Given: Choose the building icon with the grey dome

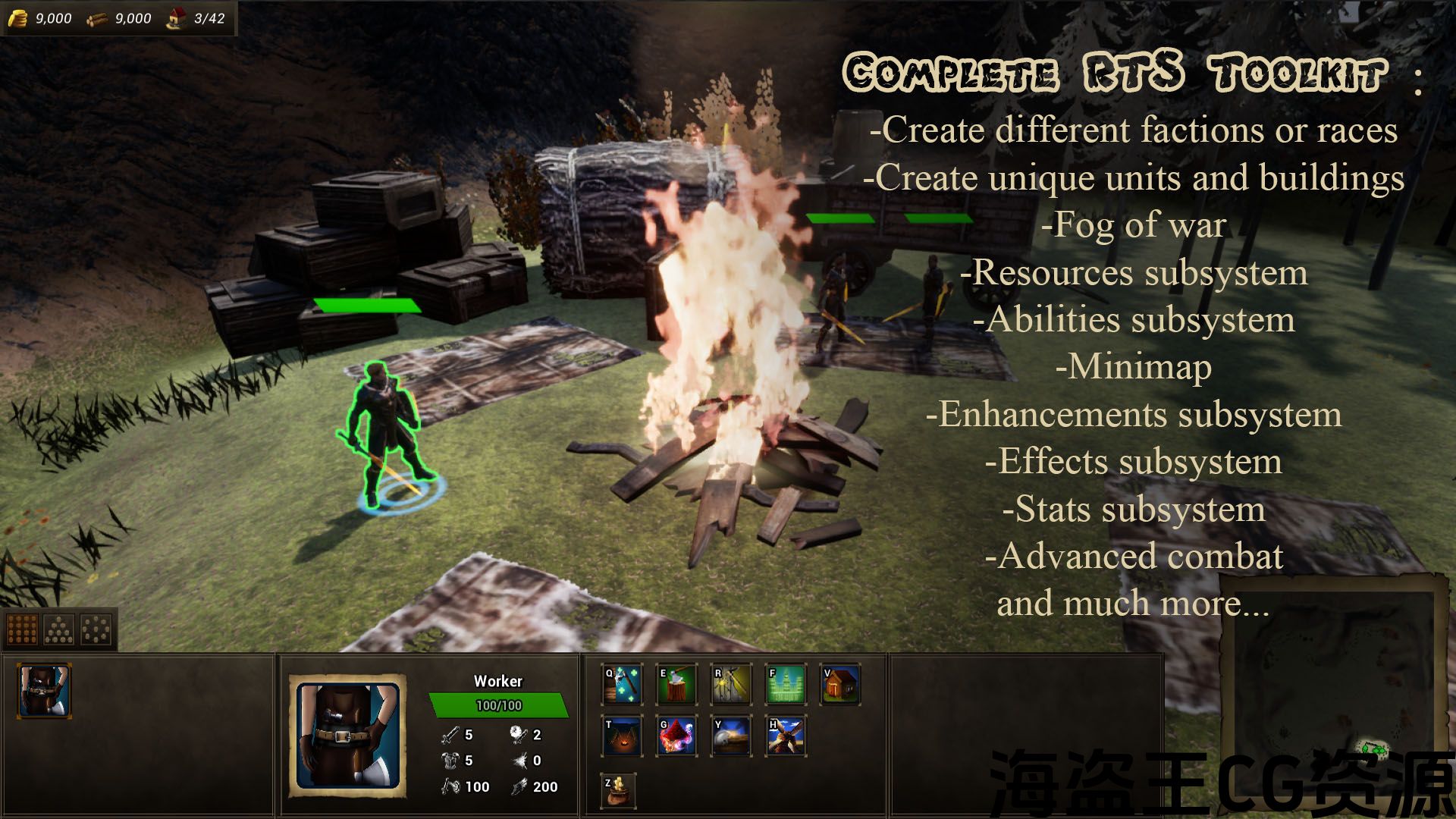Looking at the screenshot, I should (x=731, y=736).
